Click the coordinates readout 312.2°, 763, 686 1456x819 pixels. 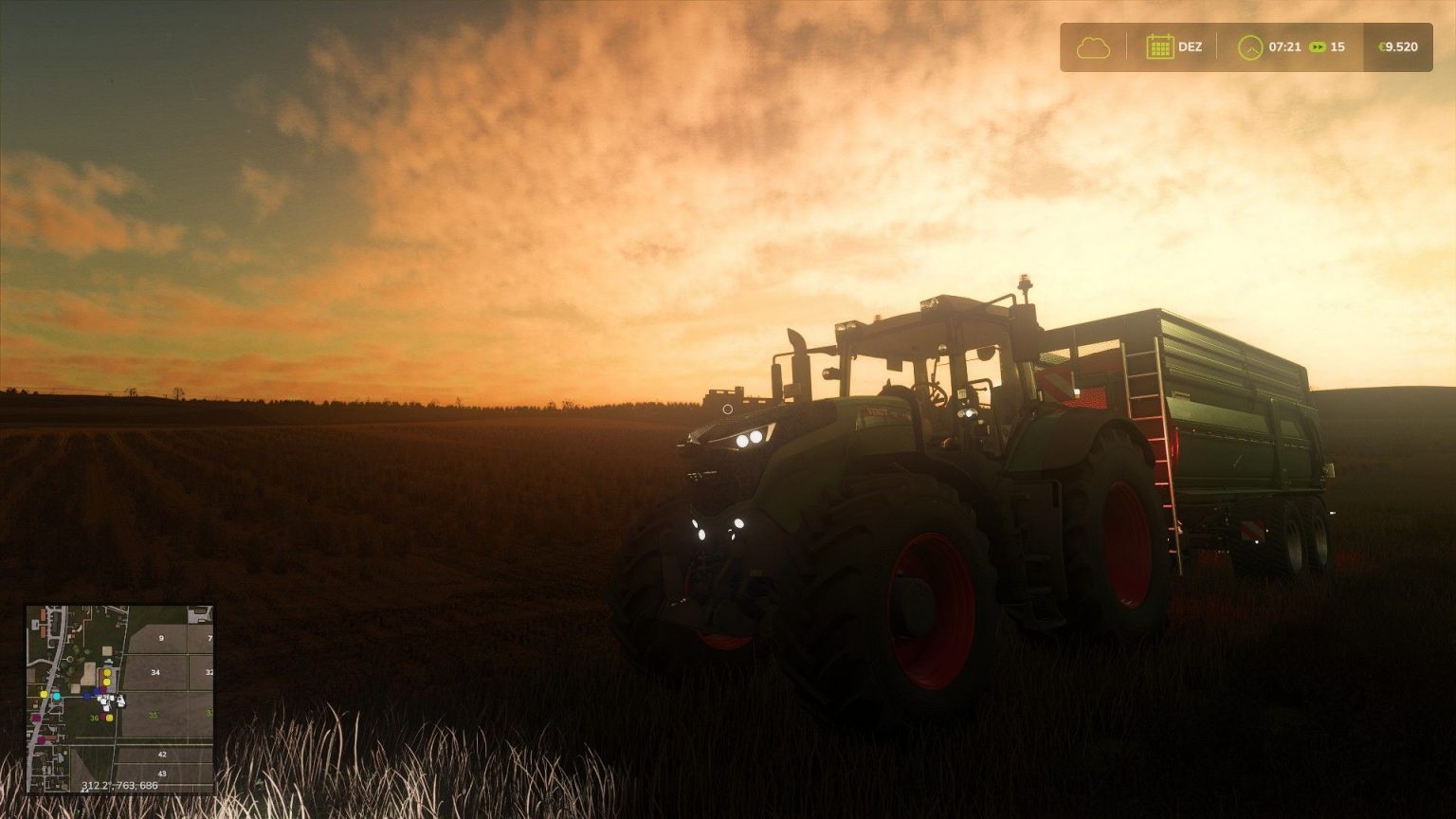[119, 785]
